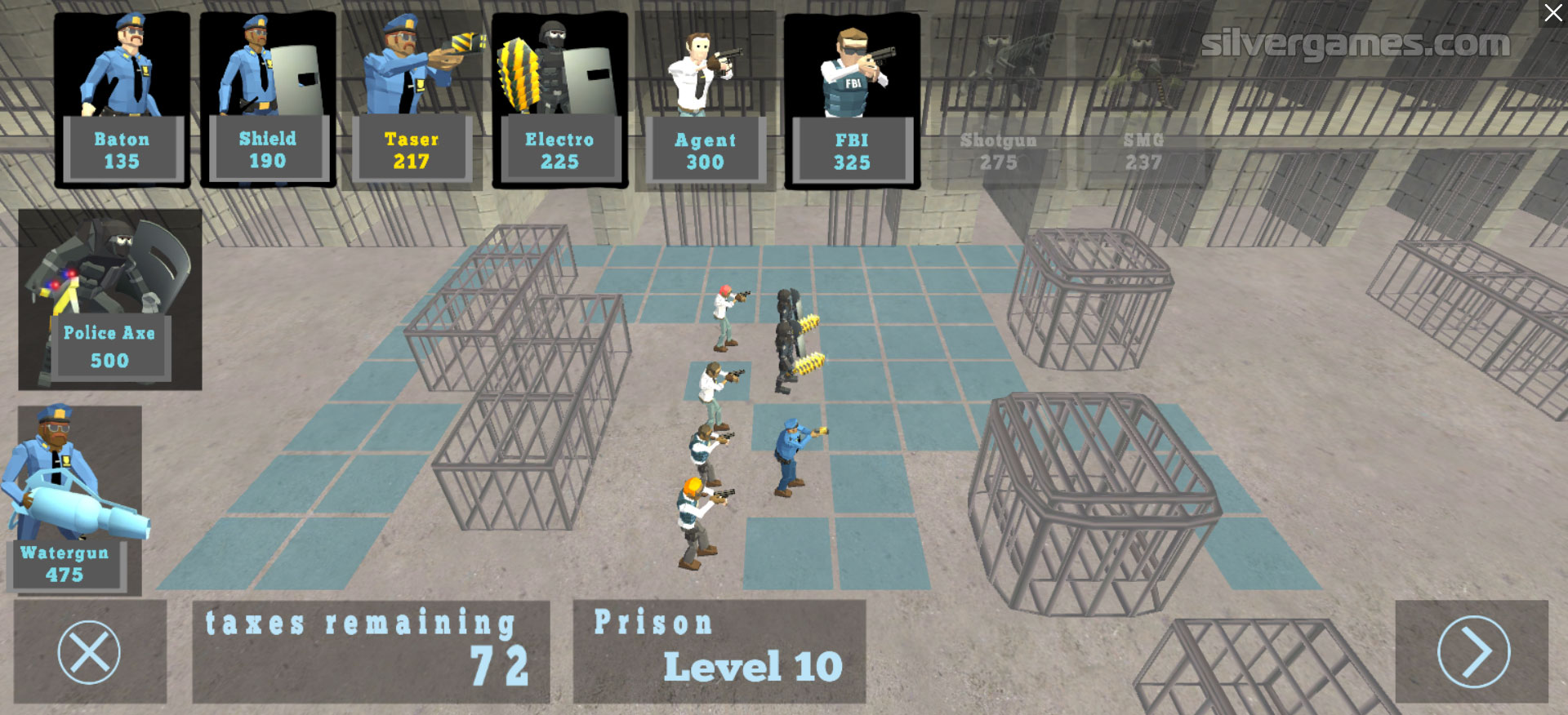Select the Police Axe unit card
This screenshot has width=1568, height=715.
tap(110, 299)
